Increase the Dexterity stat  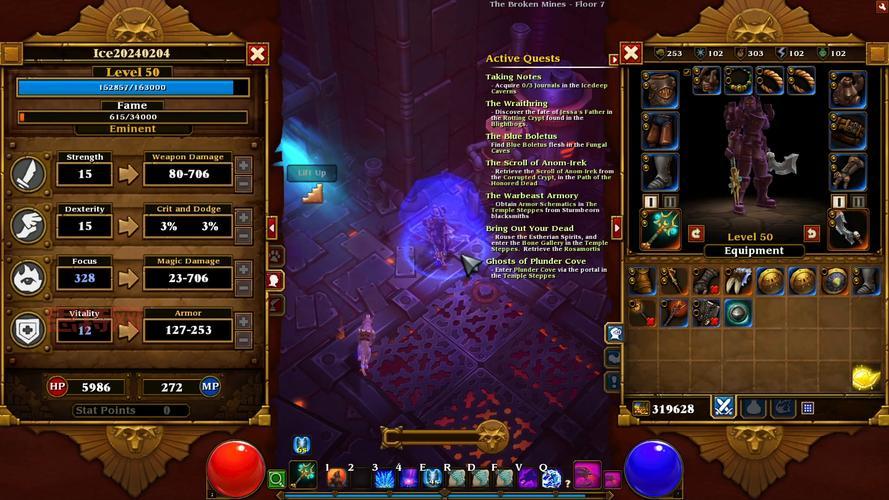click(244, 217)
